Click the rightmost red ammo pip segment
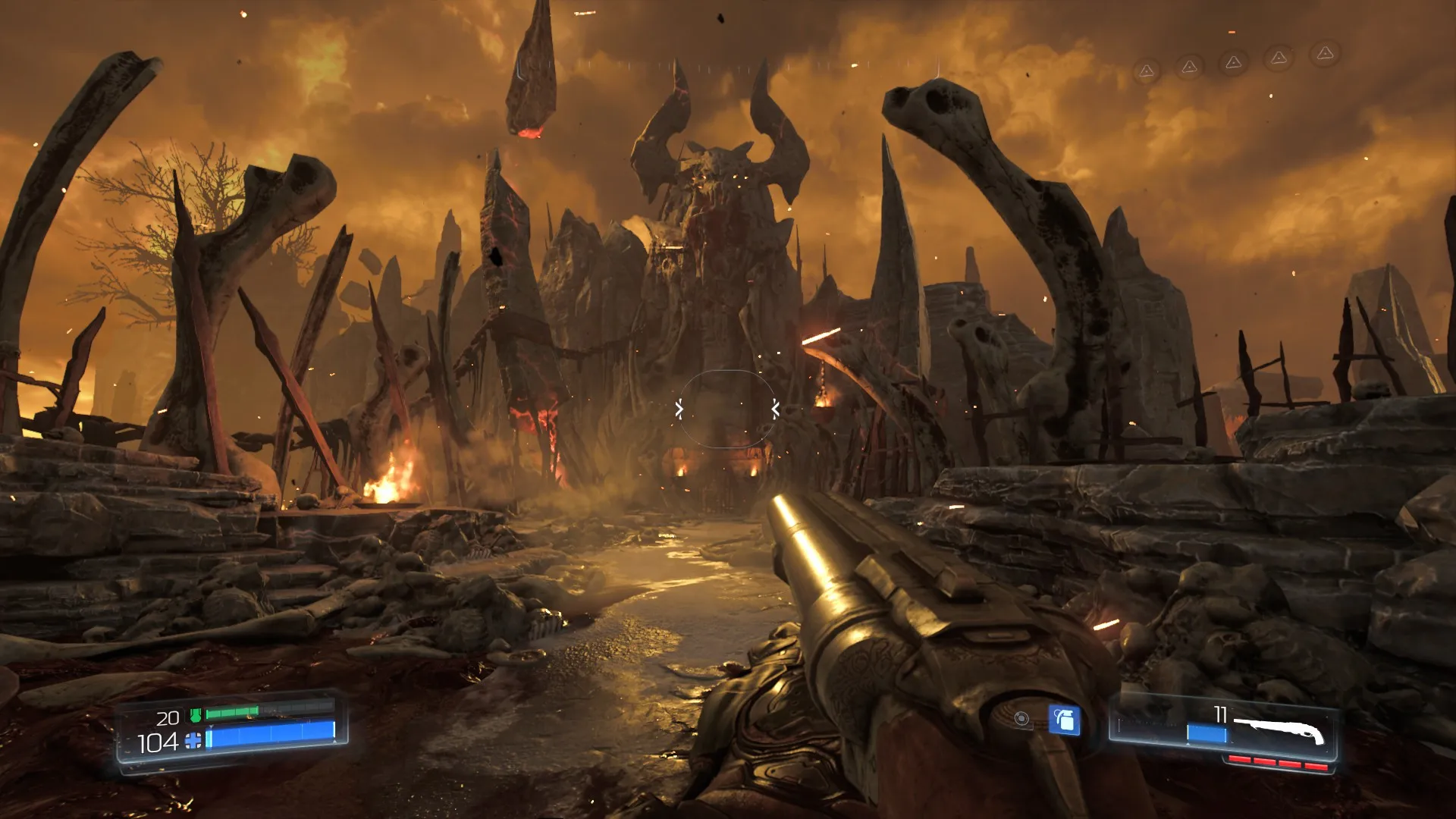 [1316, 767]
